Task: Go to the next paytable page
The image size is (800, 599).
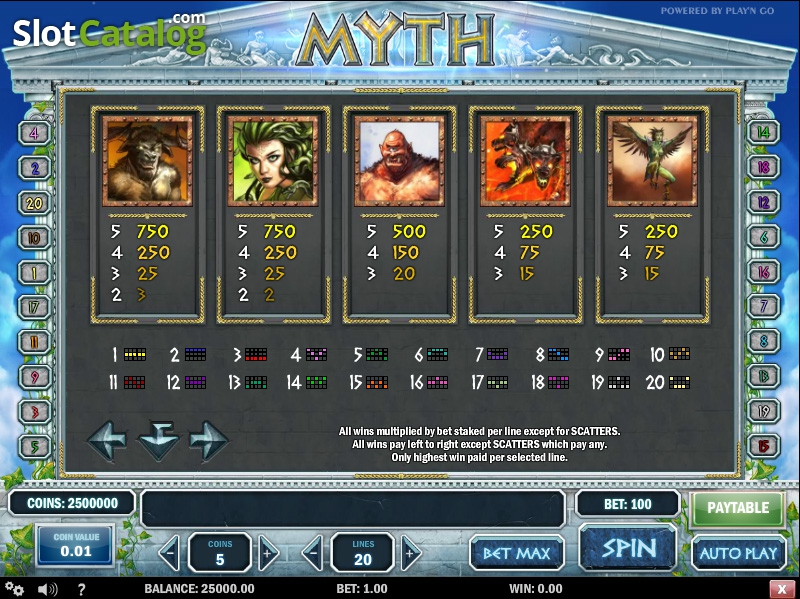Action: [208, 440]
